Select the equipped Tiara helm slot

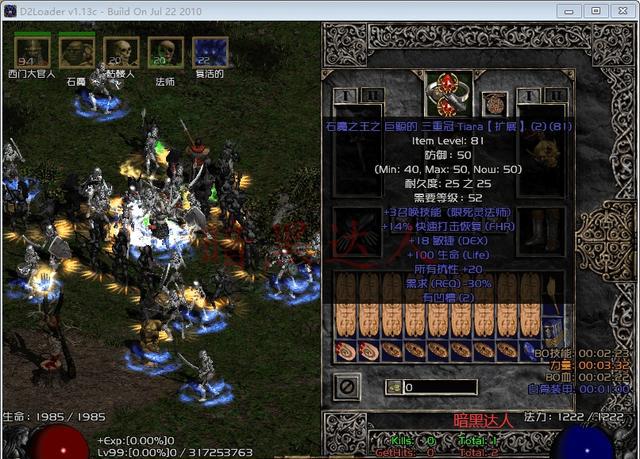(x=445, y=92)
